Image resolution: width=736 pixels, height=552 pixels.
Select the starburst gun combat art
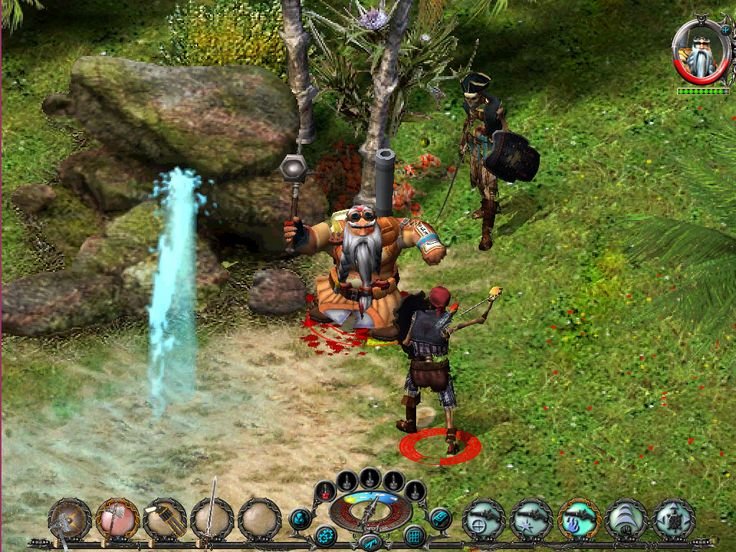(x=531, y=520)
